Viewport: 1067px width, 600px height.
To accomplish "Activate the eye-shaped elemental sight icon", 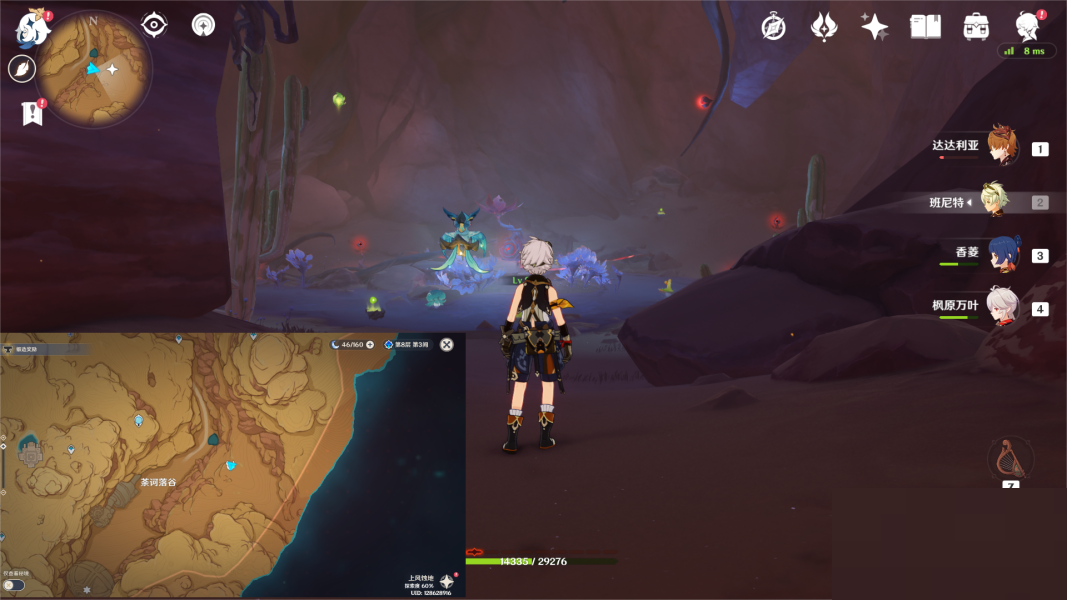I will pyautogui.click(x=154, y=25).
